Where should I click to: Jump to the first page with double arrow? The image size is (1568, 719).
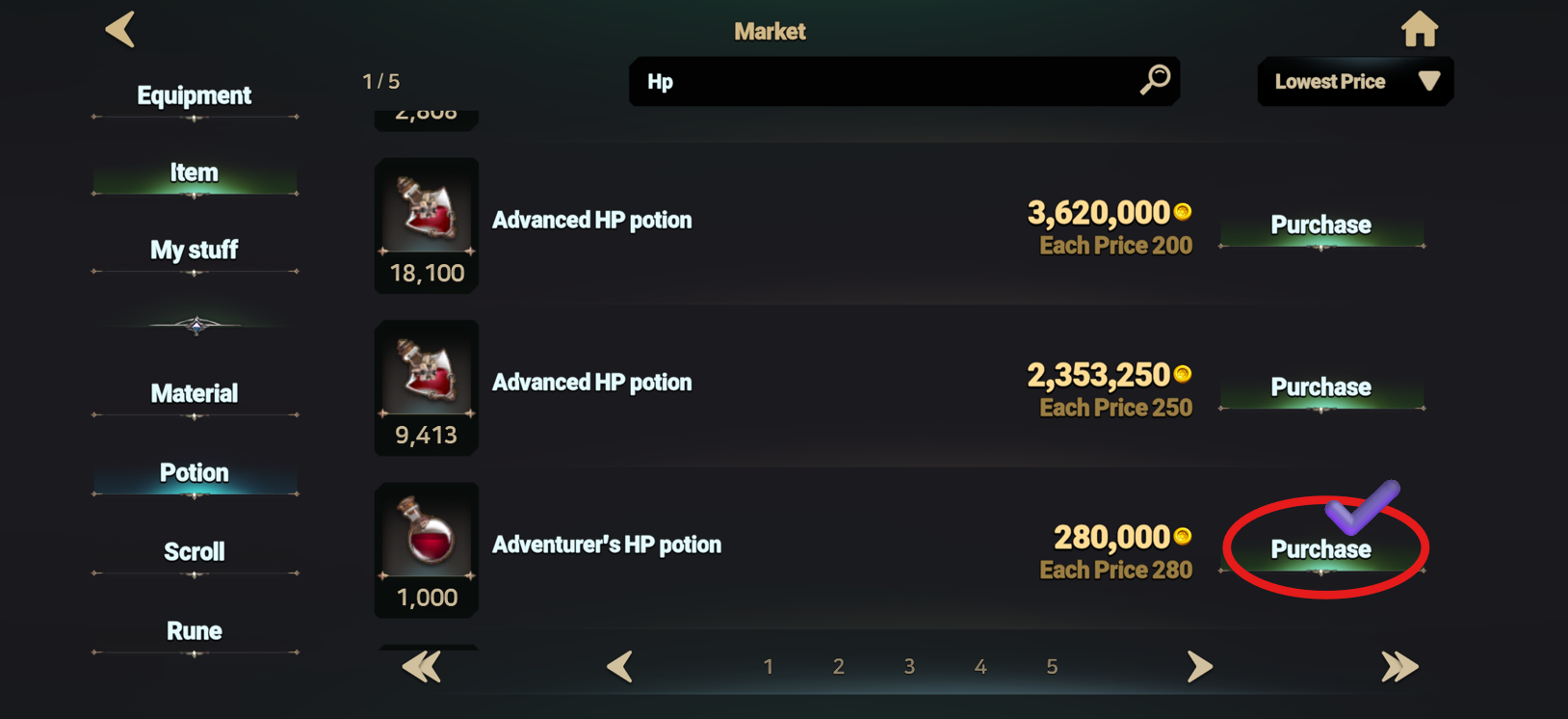pos(421,666)
